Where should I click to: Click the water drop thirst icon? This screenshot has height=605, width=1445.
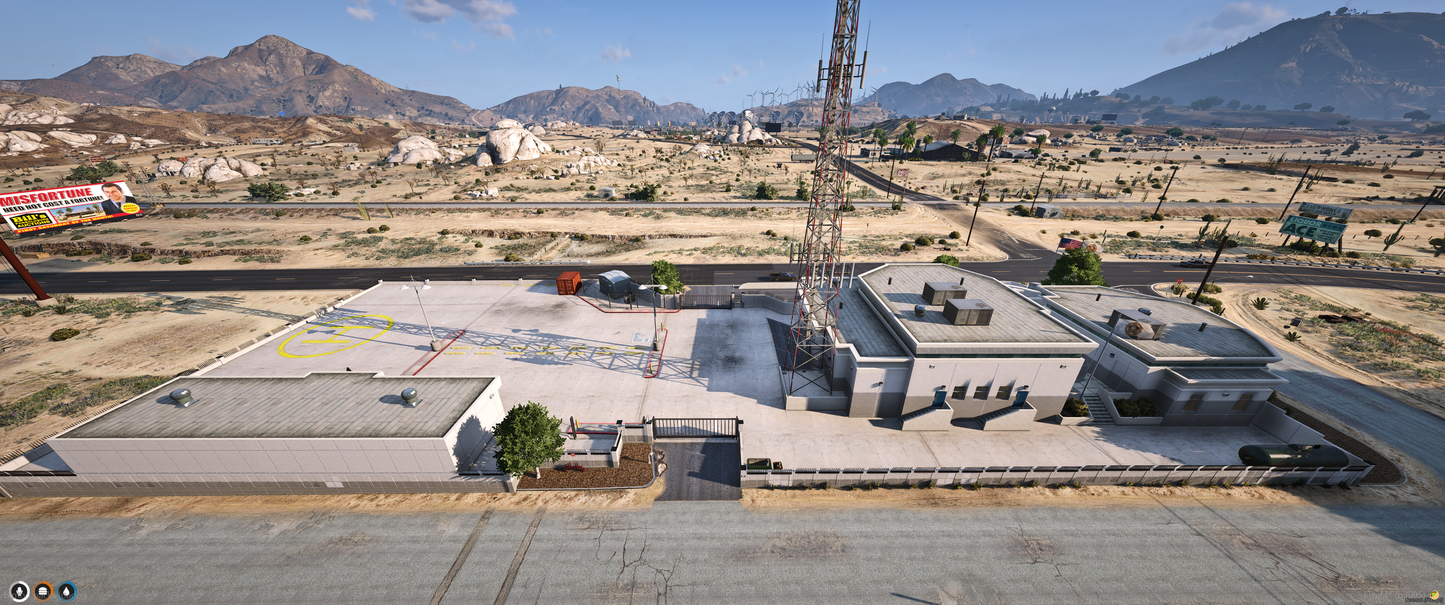(x=67, y=591)
